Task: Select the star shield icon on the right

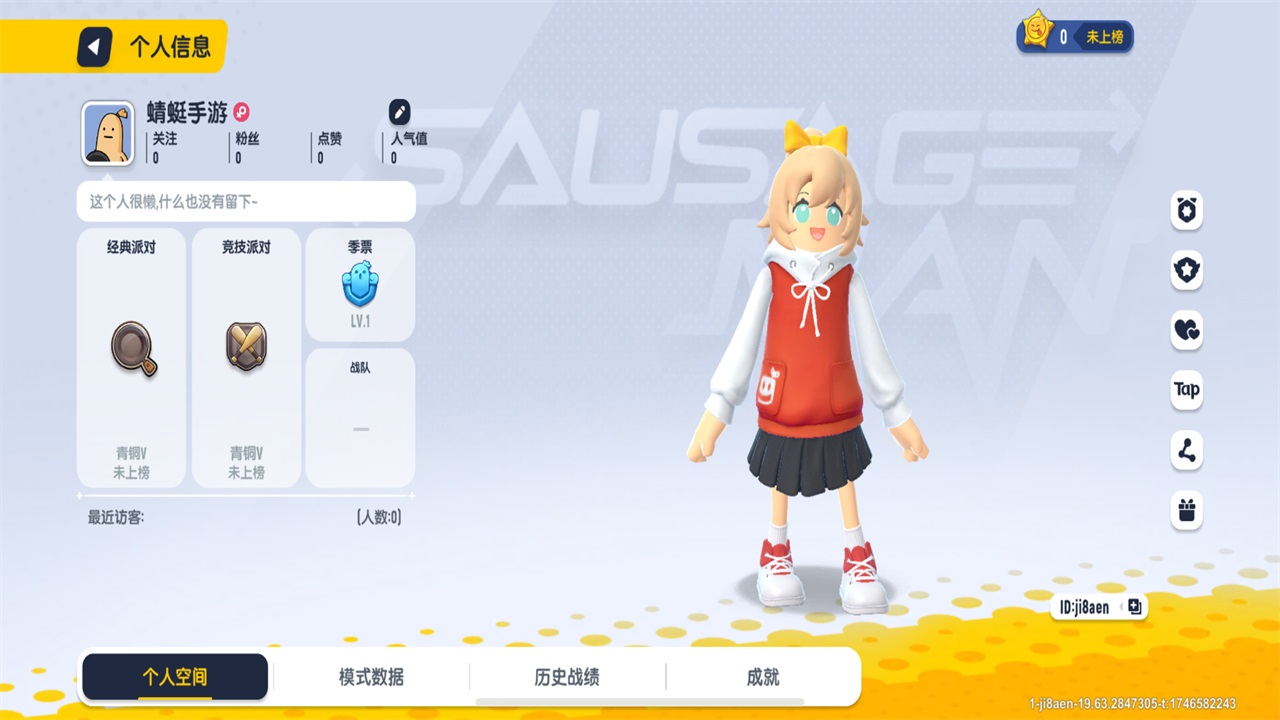Action: coord(1186,271)
